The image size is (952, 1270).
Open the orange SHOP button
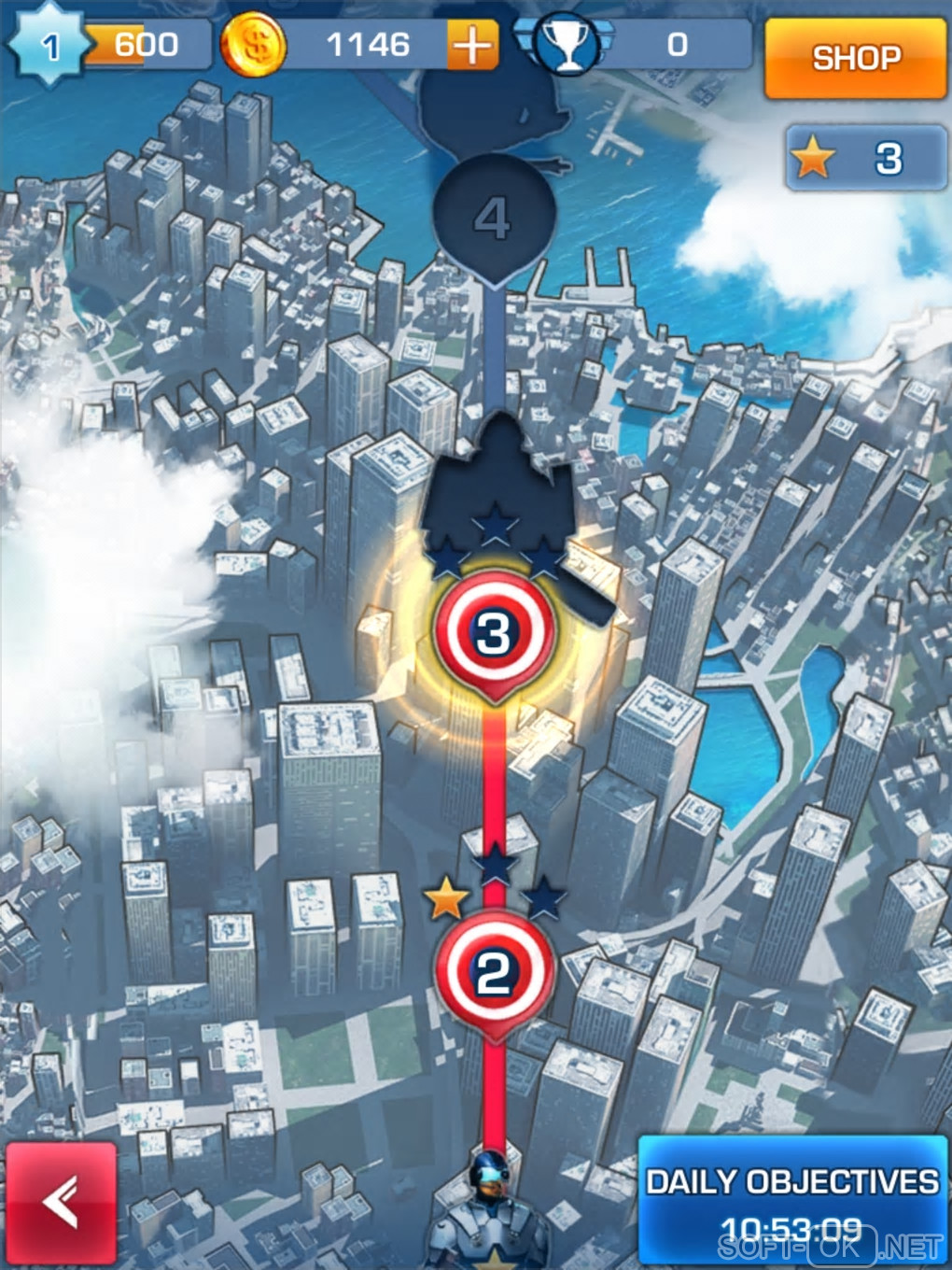[x=855, y=58]
